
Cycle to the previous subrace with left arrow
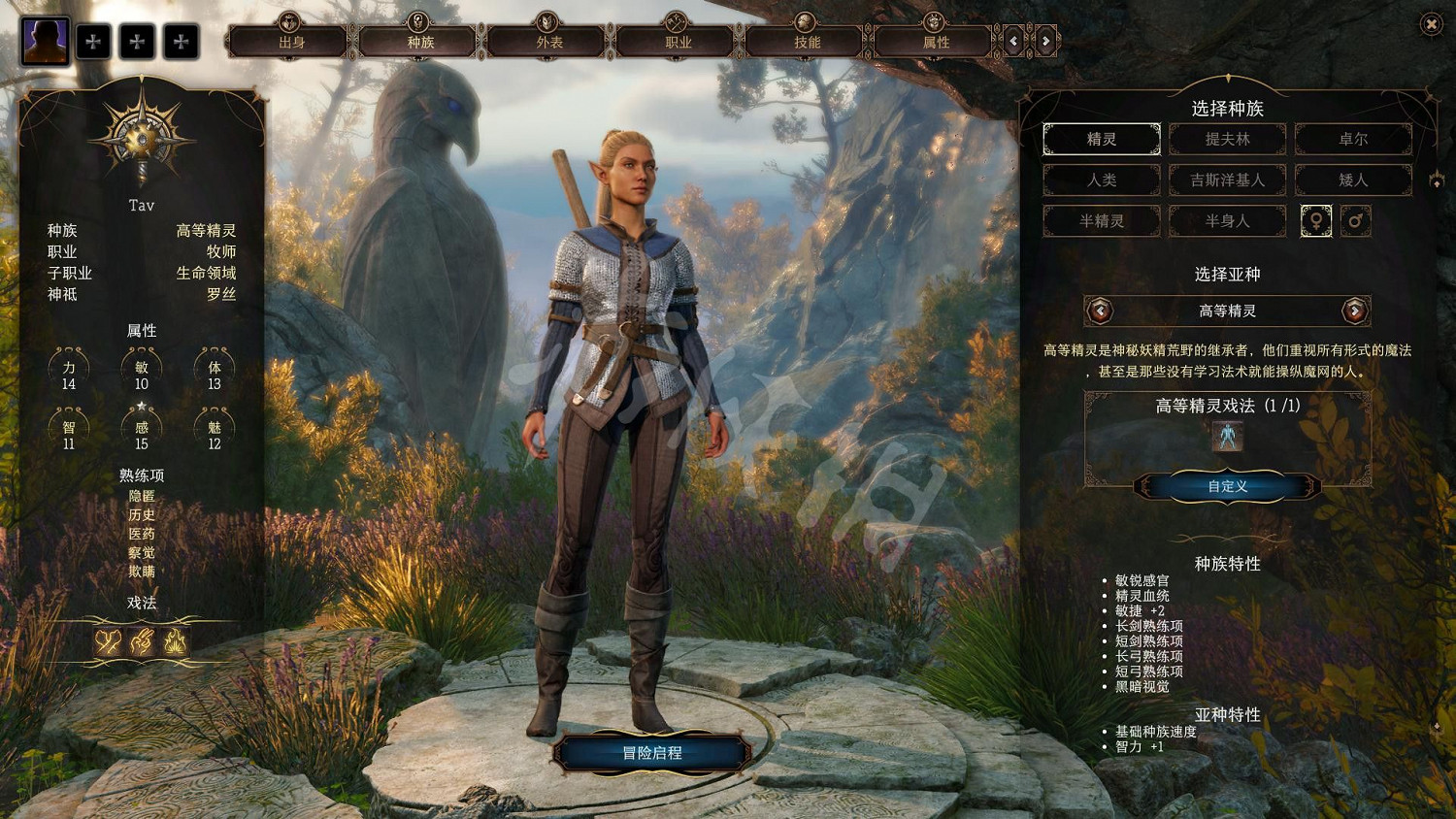[1101, 311]
